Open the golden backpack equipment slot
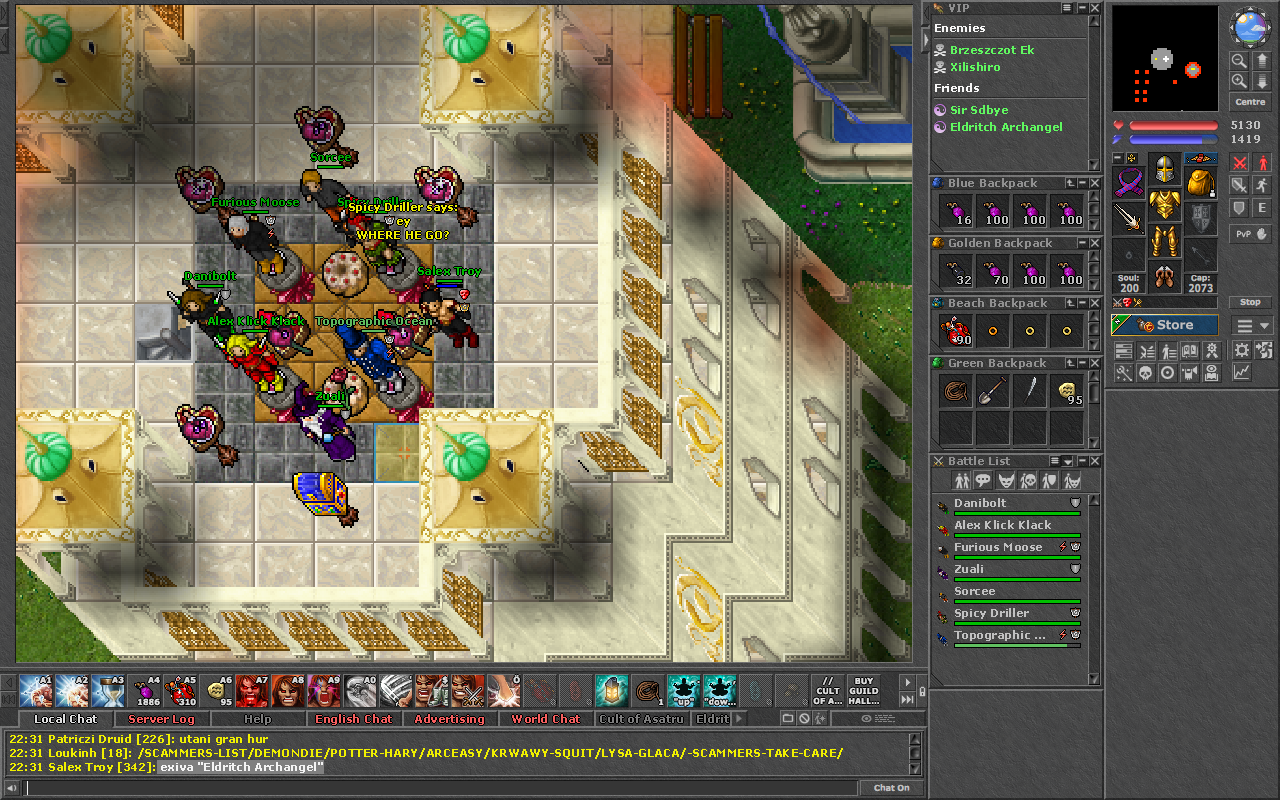This screenshot has height=800, width=1280. pos(1200,182)
